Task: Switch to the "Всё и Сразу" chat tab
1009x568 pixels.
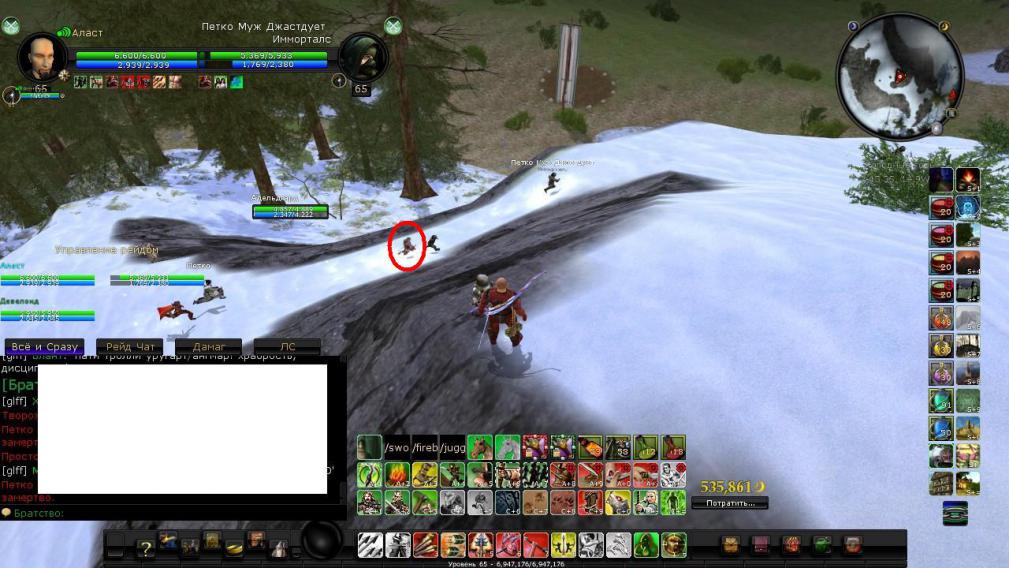Action: pyautogui.click(x=42, y=347)
